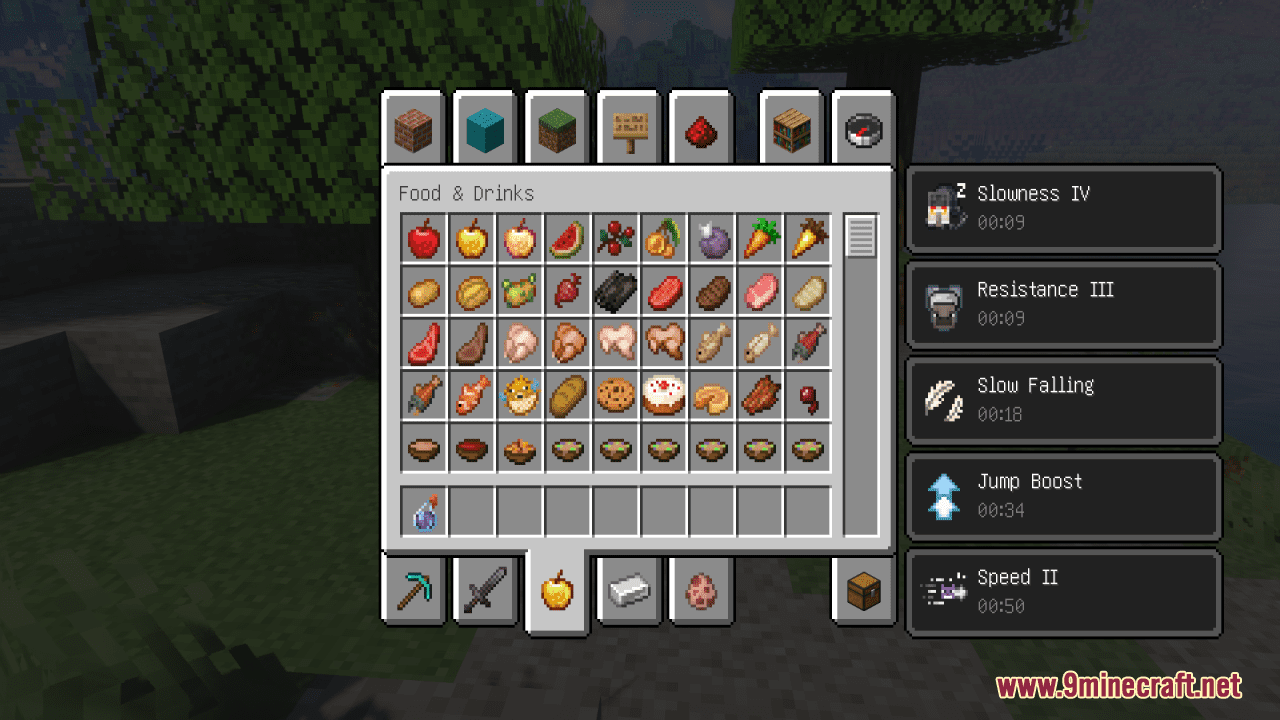The image size is (1280, 720).
Task: Select the melon slice
Action: (567, 239)
